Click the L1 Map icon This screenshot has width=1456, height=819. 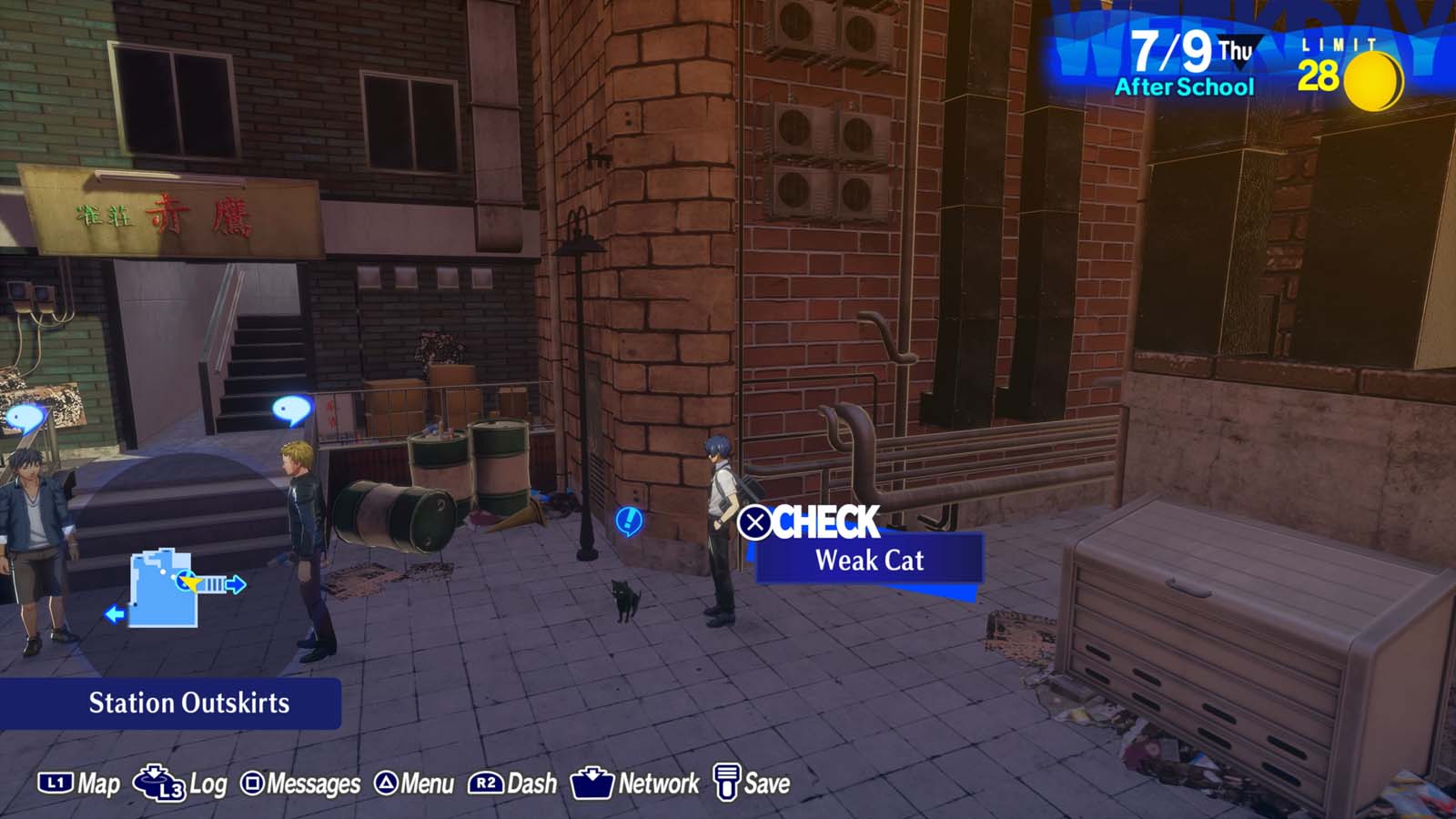[55, 781]
